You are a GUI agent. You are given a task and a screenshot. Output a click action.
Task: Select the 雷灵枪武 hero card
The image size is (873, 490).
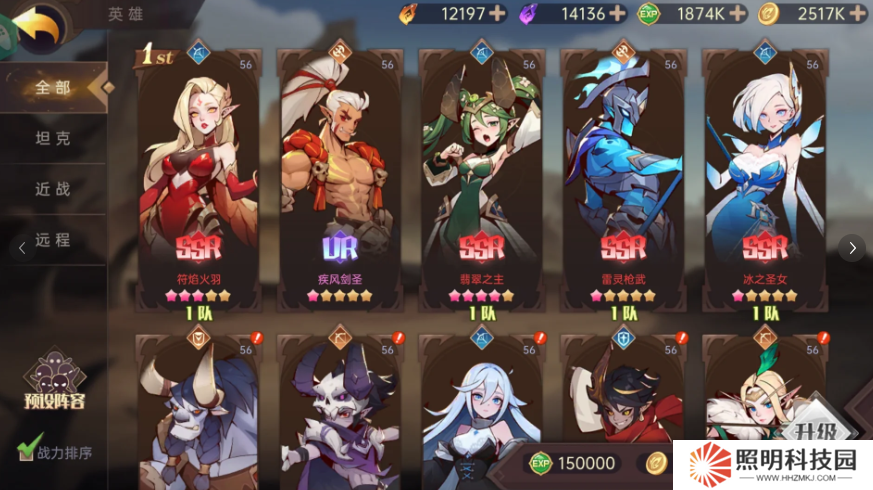point(623,180)
